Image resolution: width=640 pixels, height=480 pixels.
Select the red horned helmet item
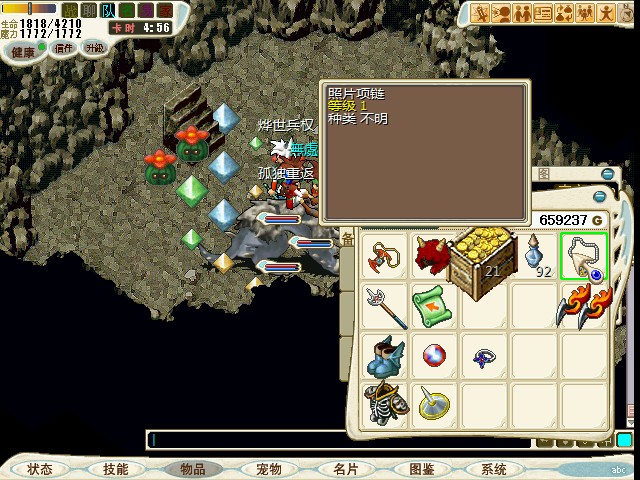pyautogui.click(x=434, y=257)
